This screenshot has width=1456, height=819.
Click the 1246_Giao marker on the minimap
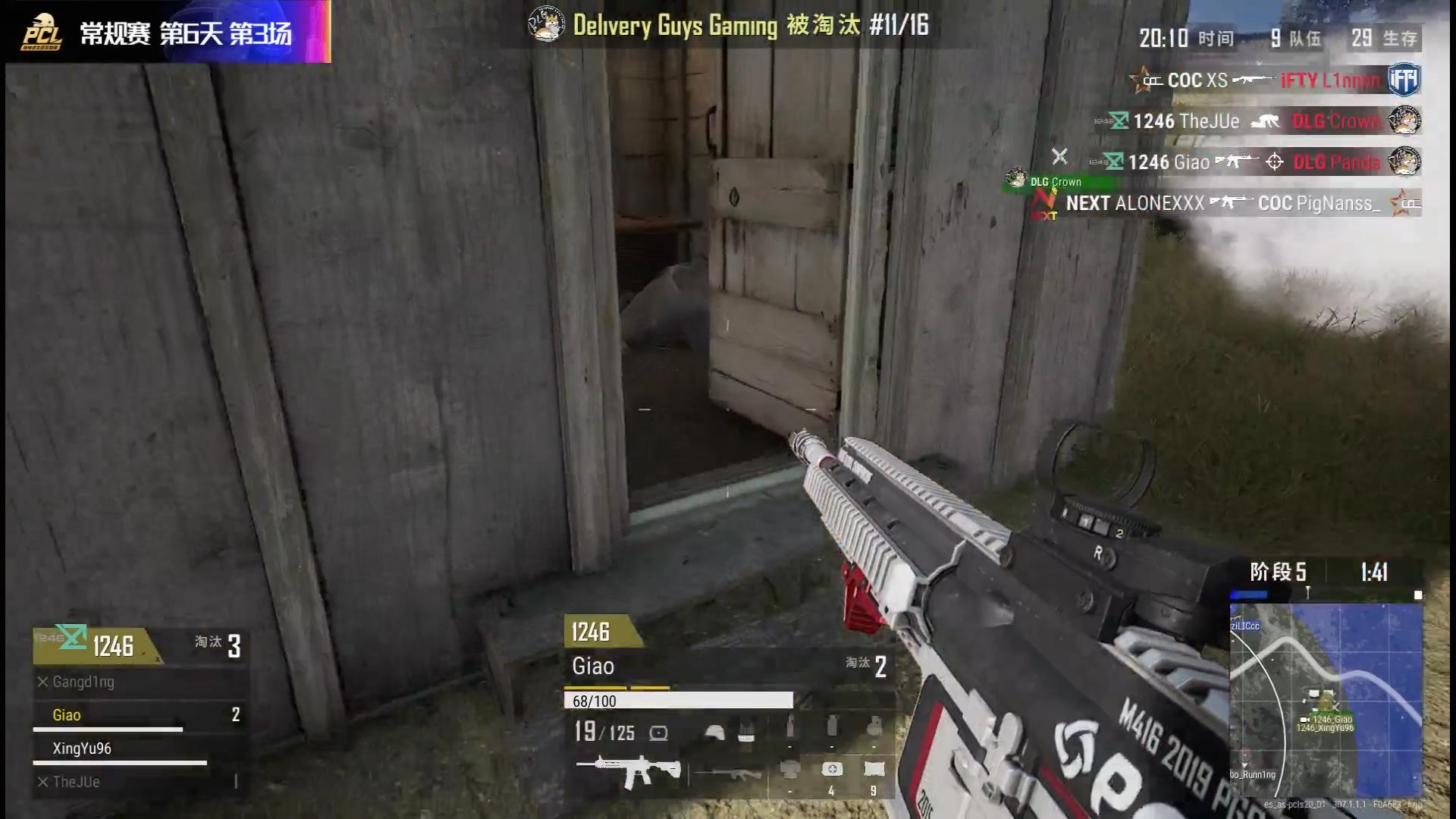(1332, 719)
